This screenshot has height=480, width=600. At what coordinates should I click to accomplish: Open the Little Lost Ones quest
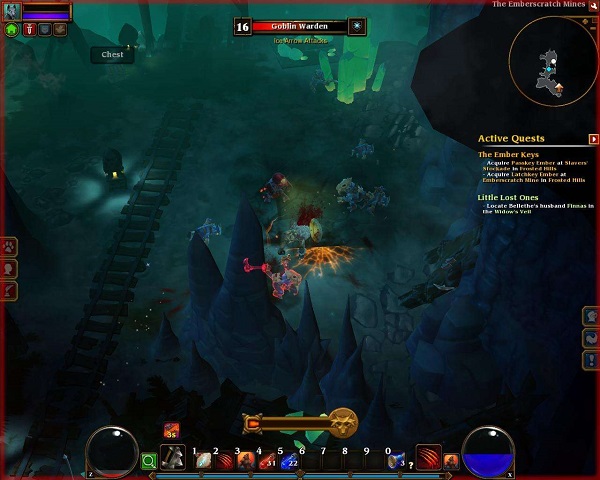pos(509,197)
